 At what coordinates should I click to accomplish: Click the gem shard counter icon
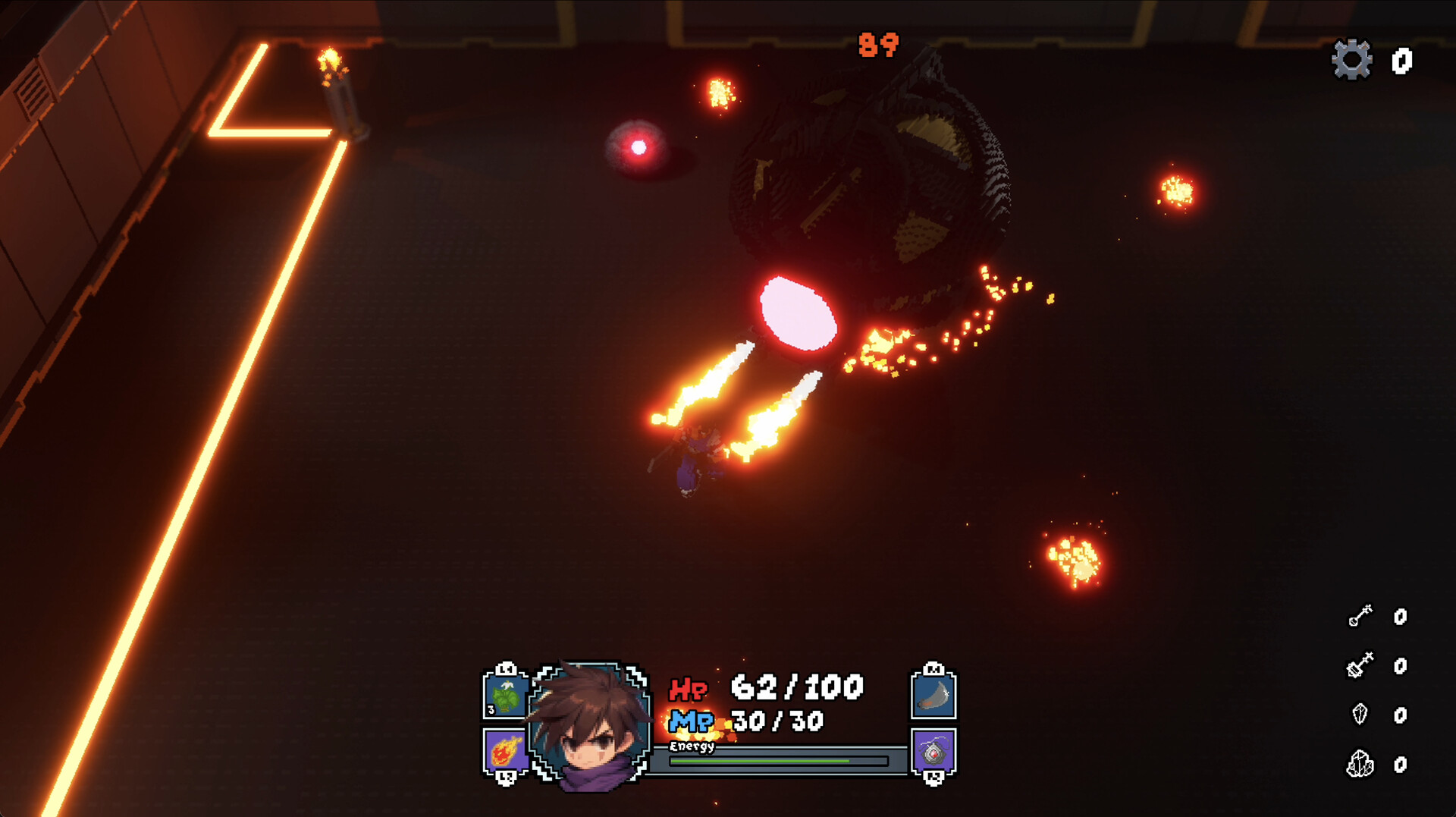(1360, 715)
